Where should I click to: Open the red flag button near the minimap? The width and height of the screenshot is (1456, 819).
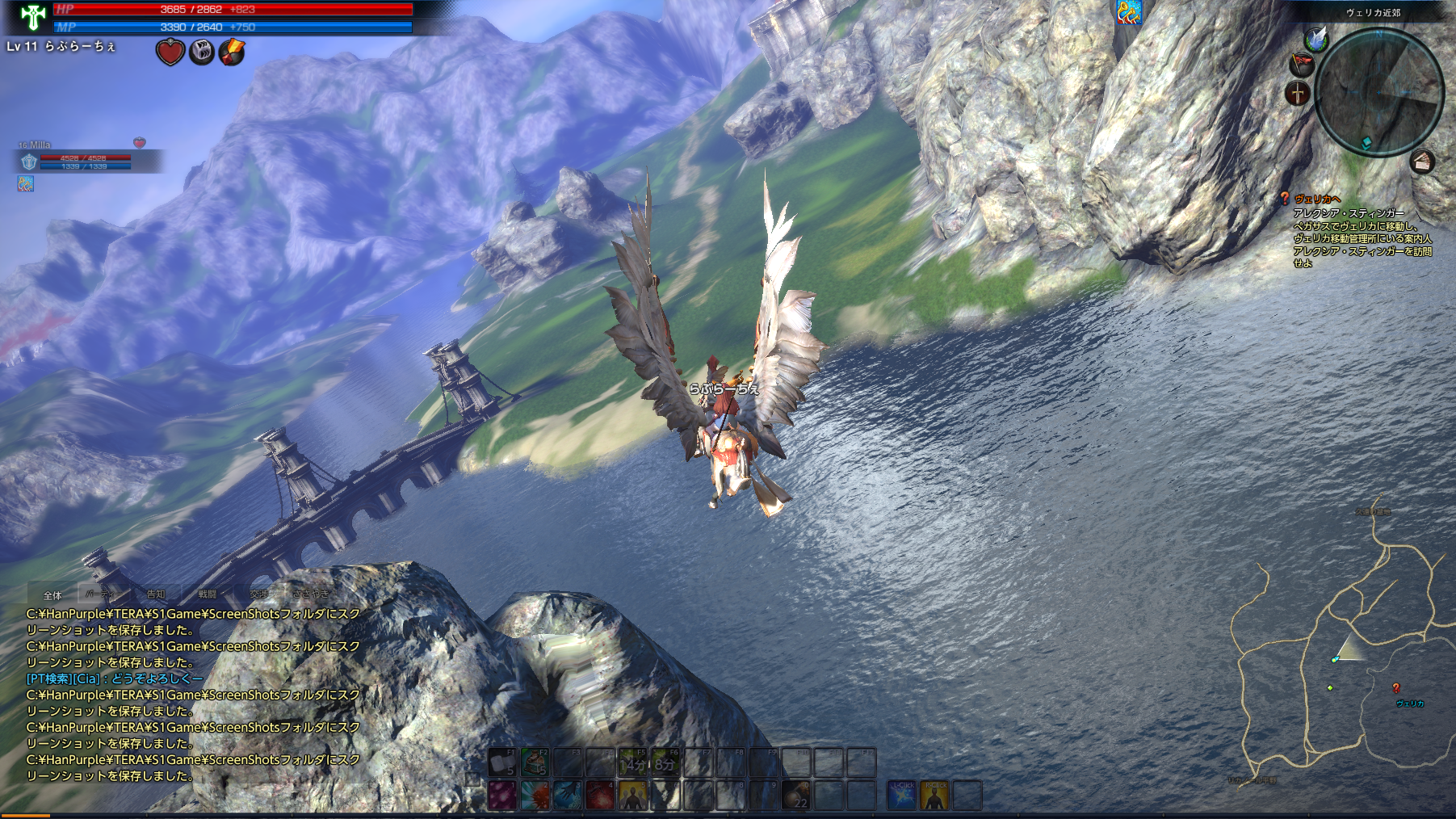1301,63
